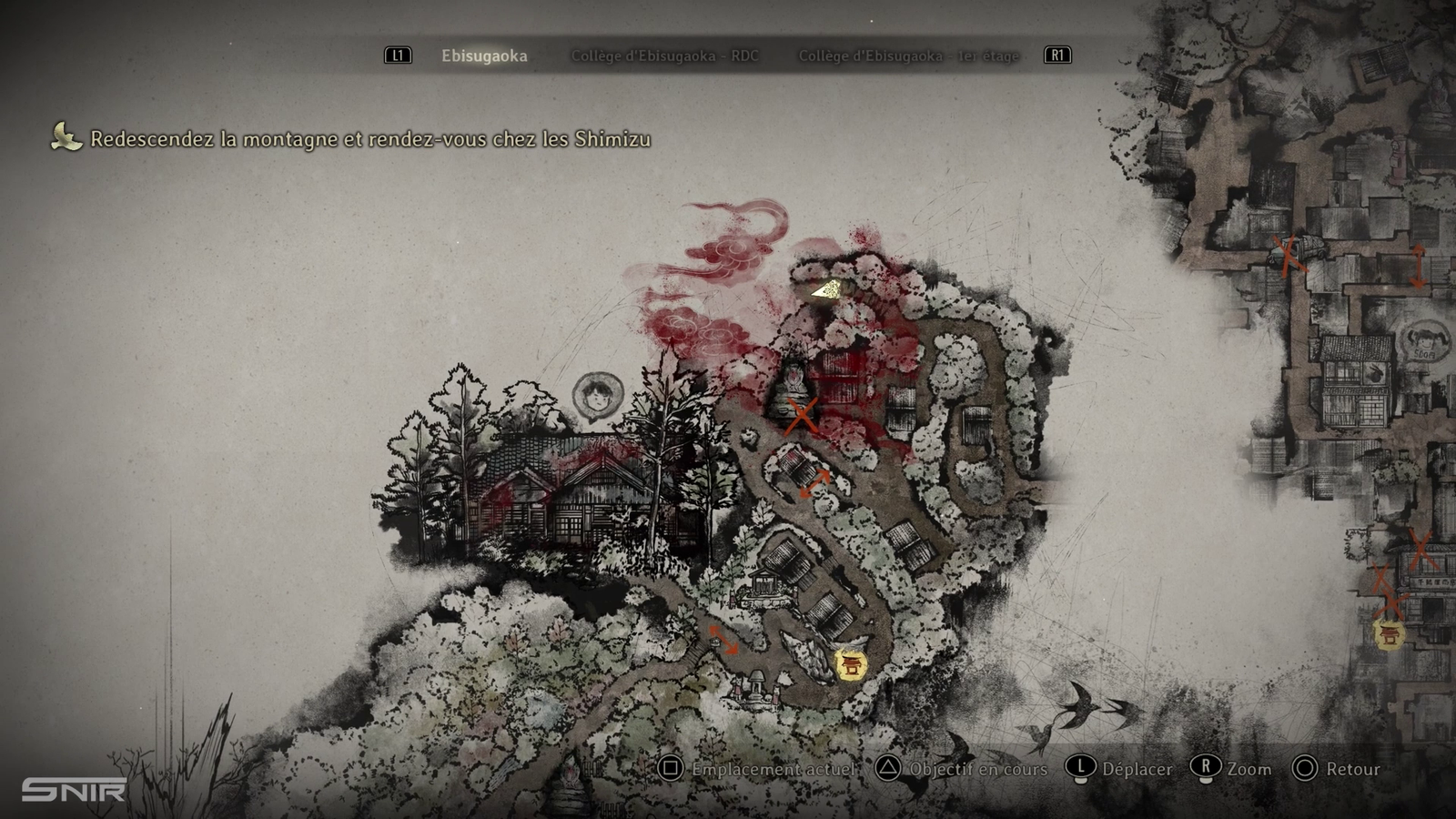Open the Collège d'Ebisugaoka - RDC tab
This screenshot has width=1456, height=819.
coord(664,56)
